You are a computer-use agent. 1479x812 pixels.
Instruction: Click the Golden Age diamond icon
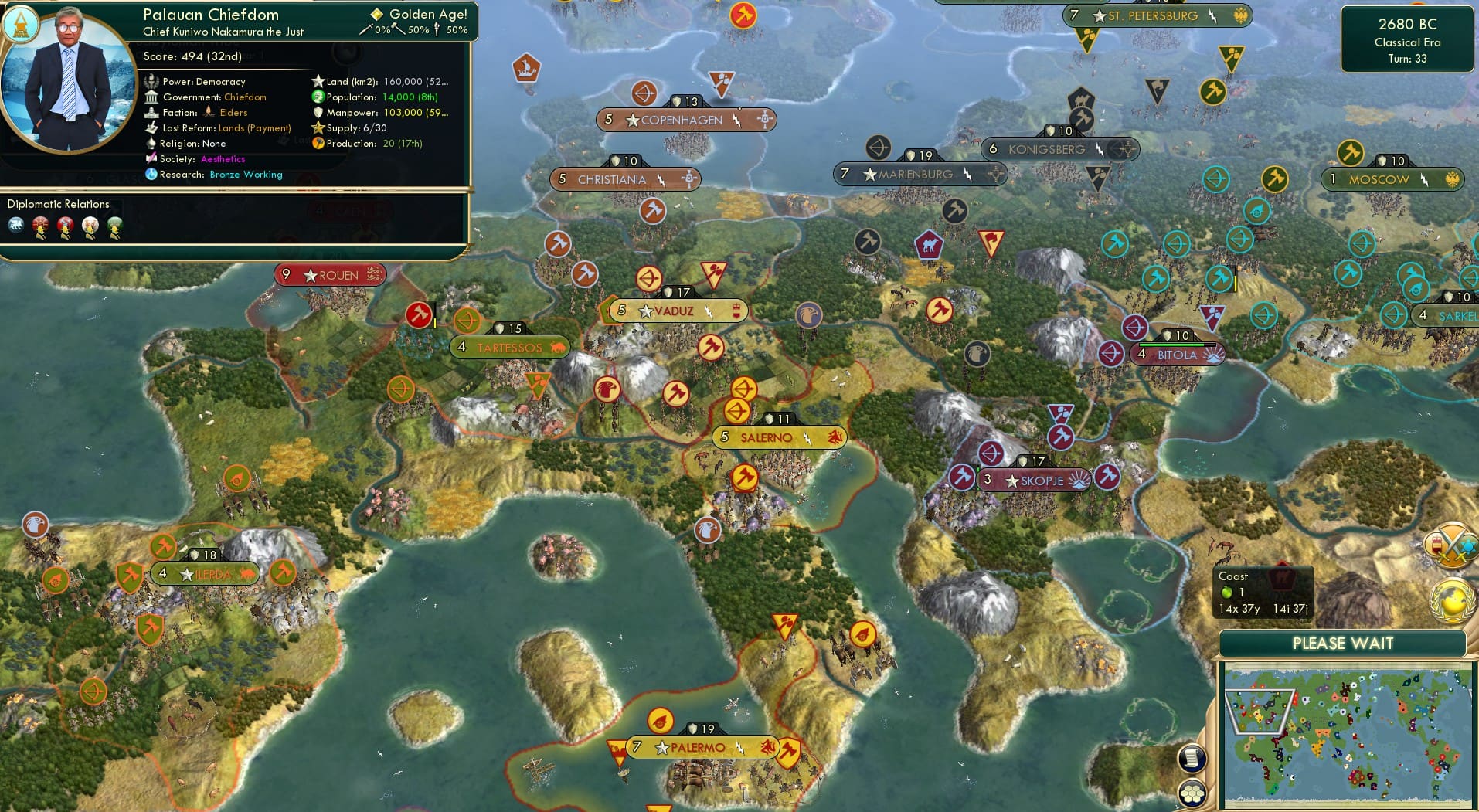tap(376, 13)
